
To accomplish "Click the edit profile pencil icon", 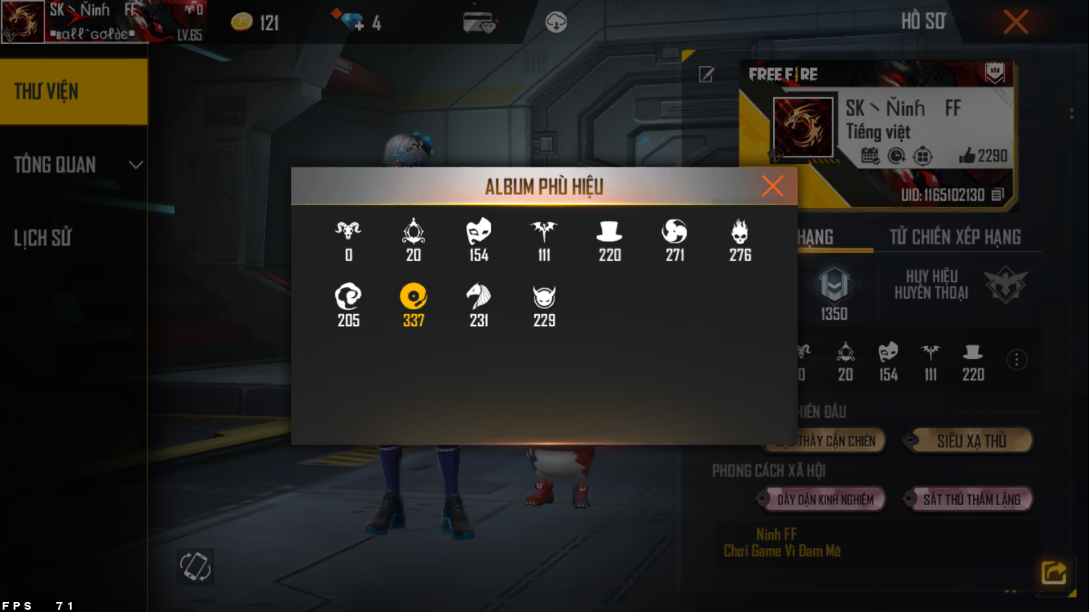I will tap(706, 74).
